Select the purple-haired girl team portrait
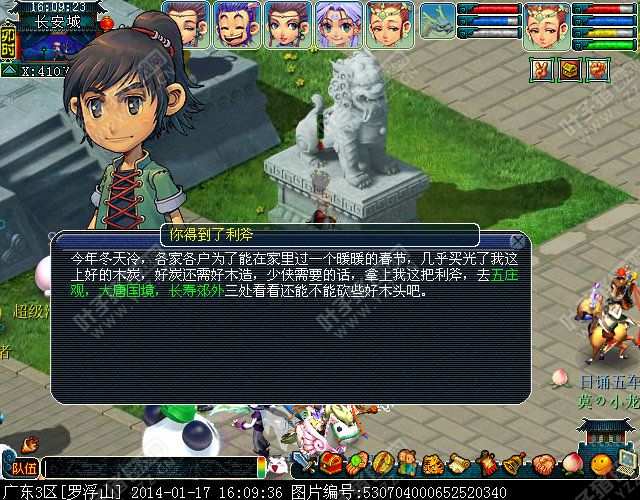 339,24
